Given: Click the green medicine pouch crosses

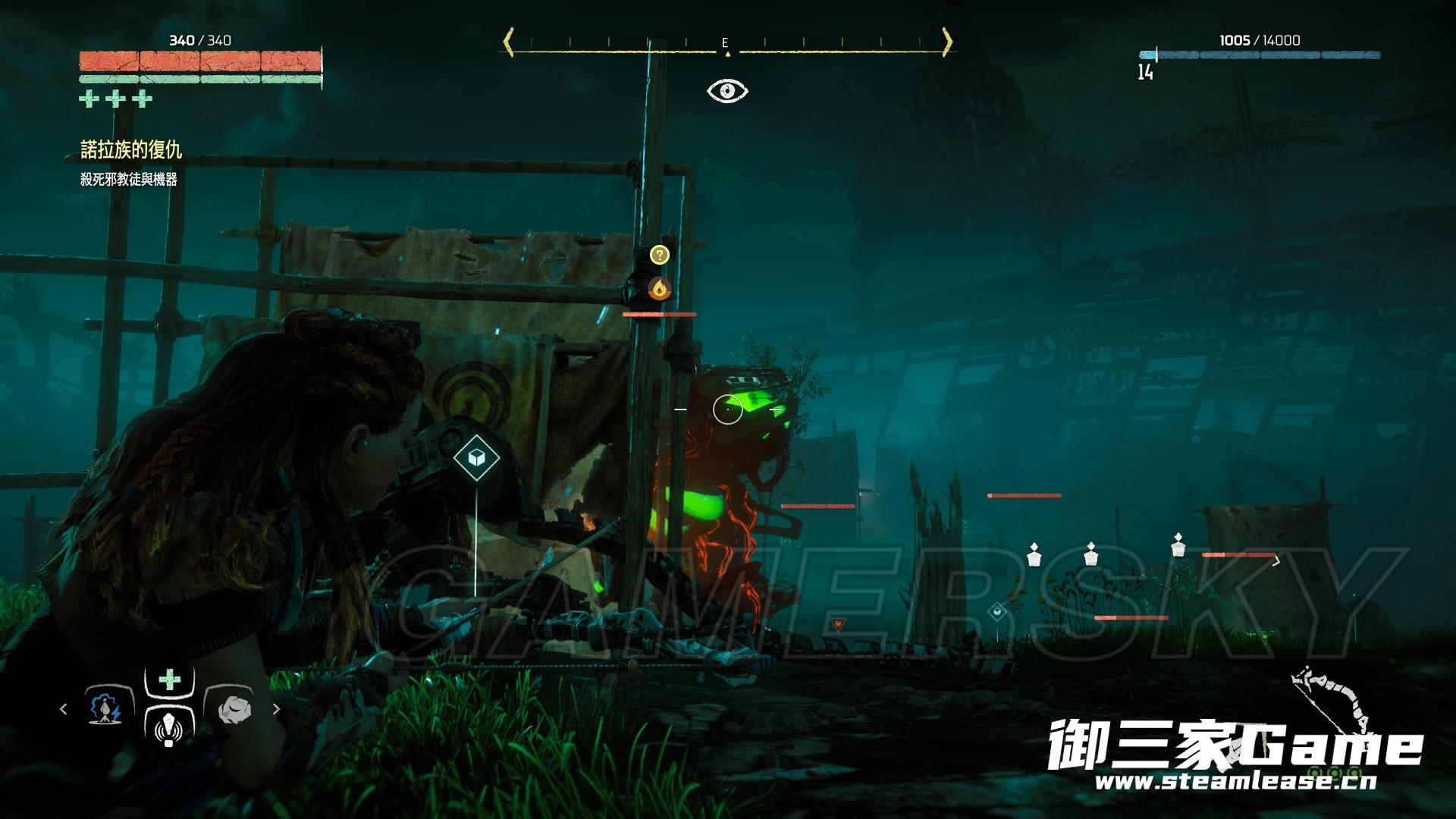Looking at the screenshot, I should (x=116, y=99).
